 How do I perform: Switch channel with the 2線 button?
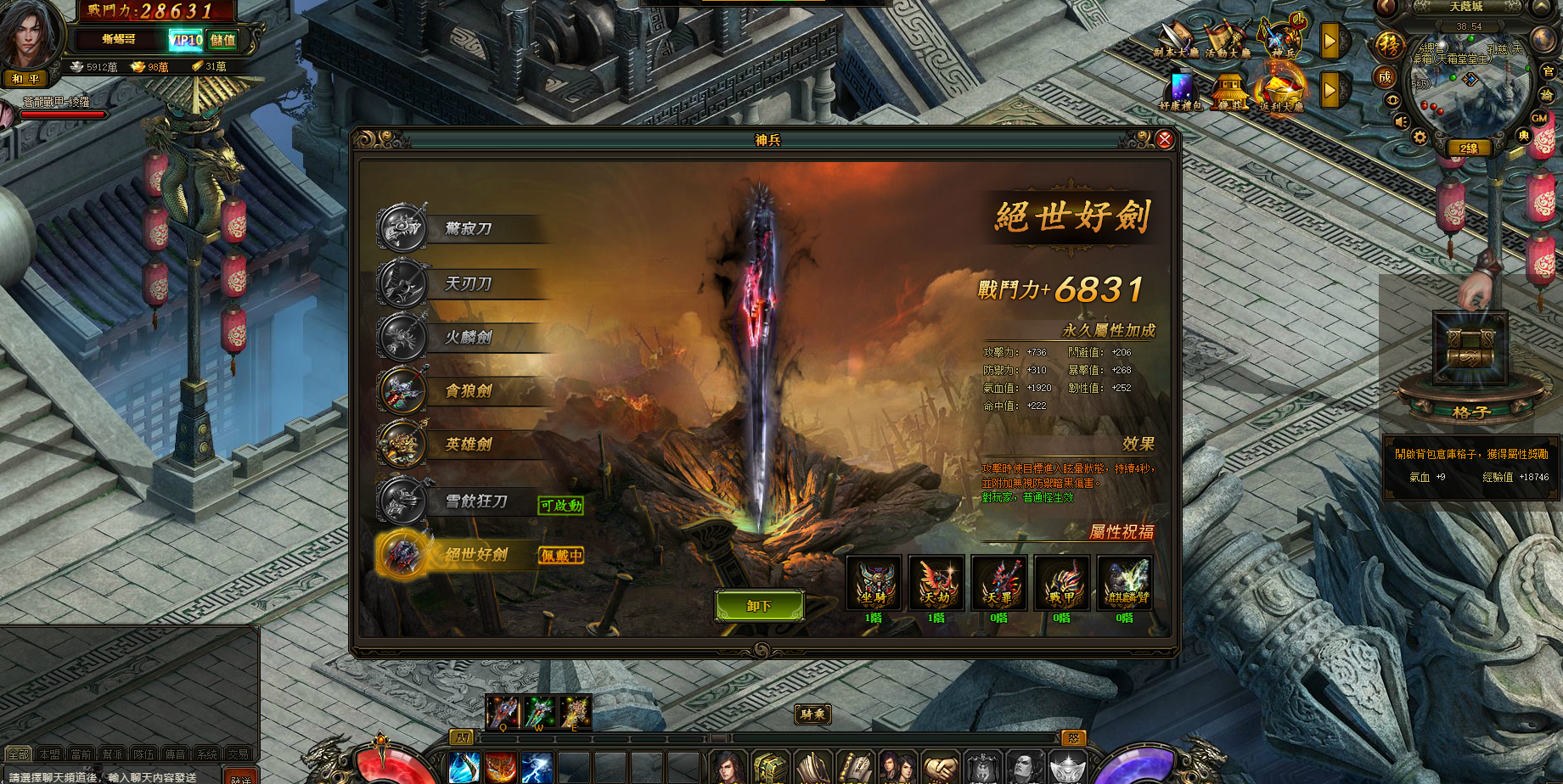click(1468, 148)
